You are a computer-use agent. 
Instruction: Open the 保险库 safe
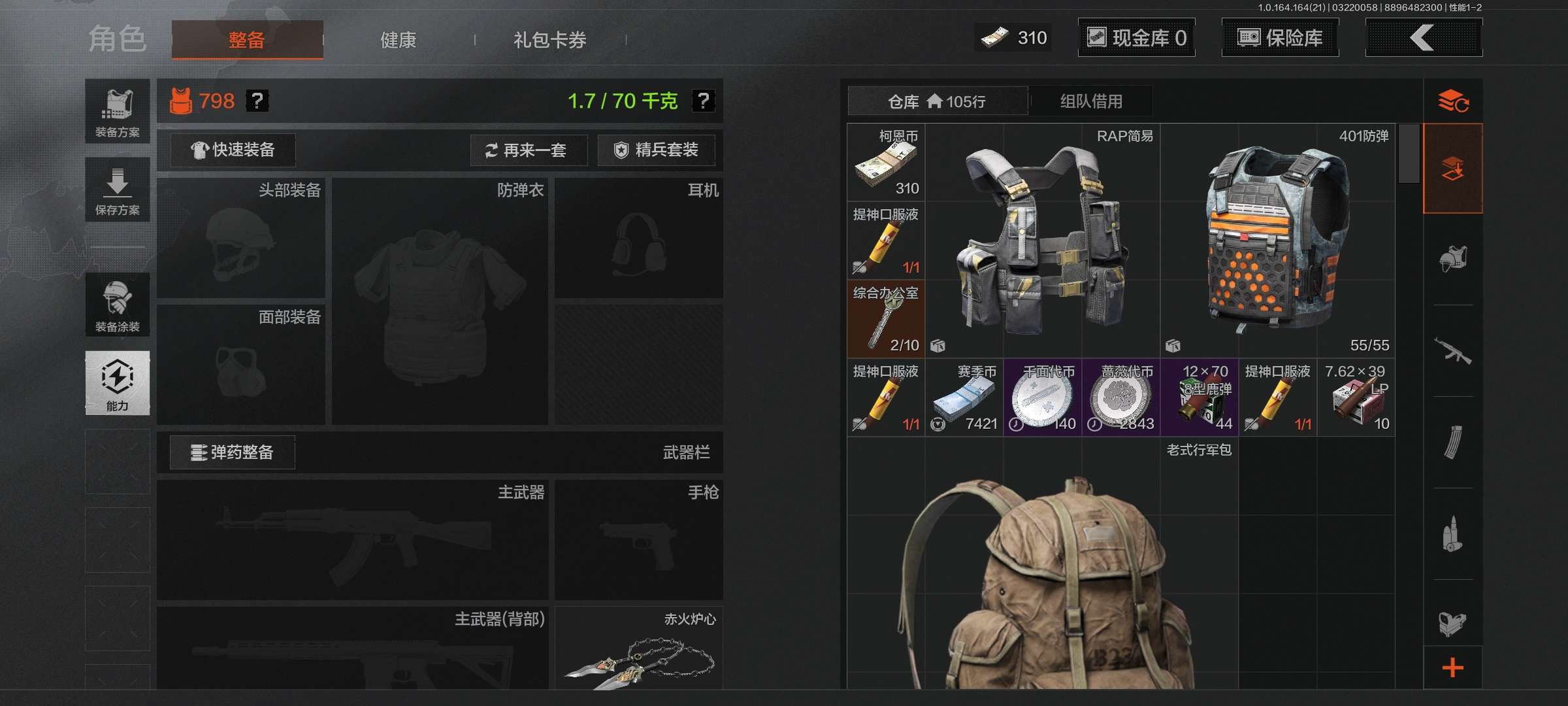pyautogui.click(x=1280, y=38)
